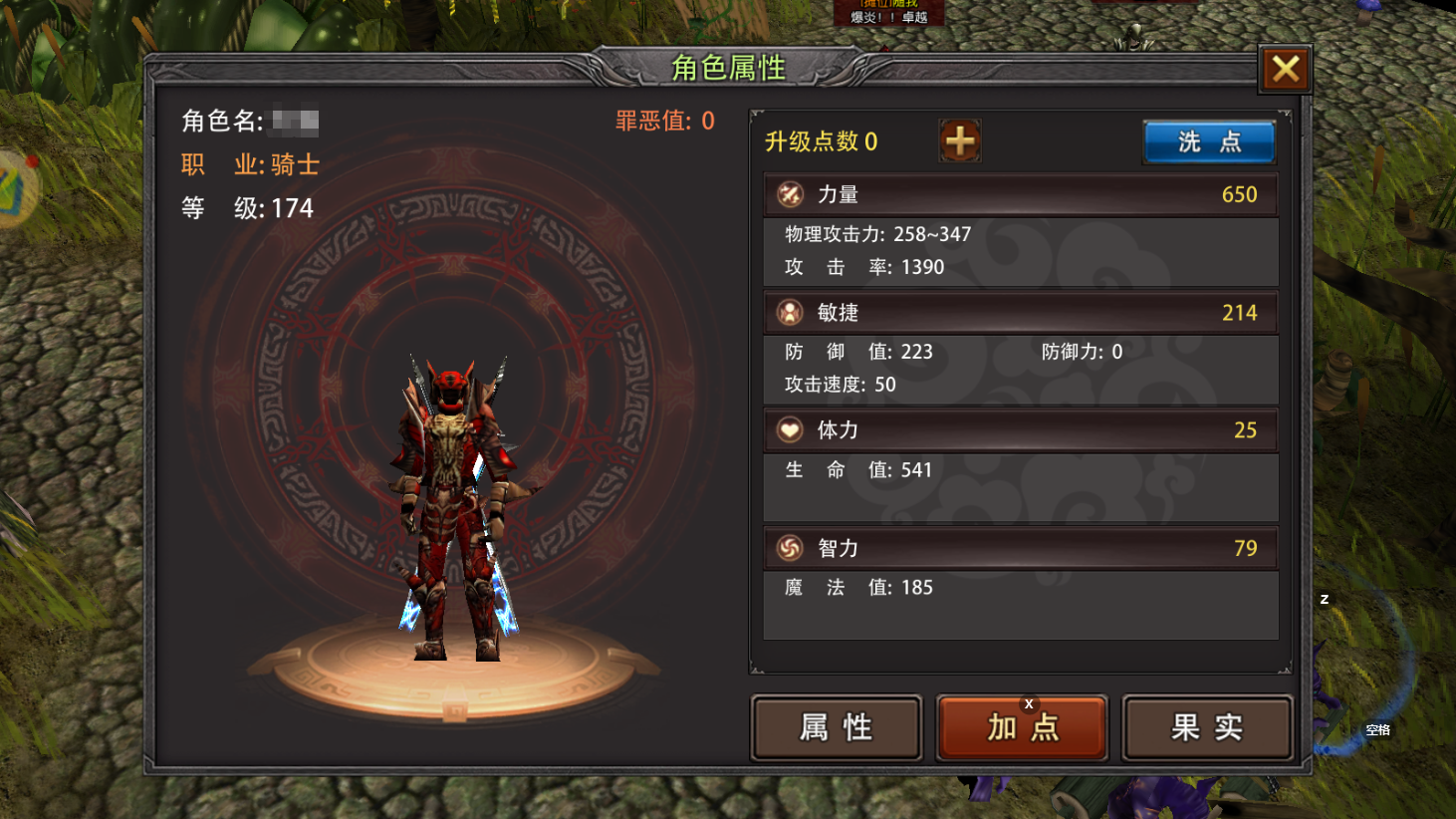
Task: Click the plus icon beside 升级点数
Action: (960, 141)
